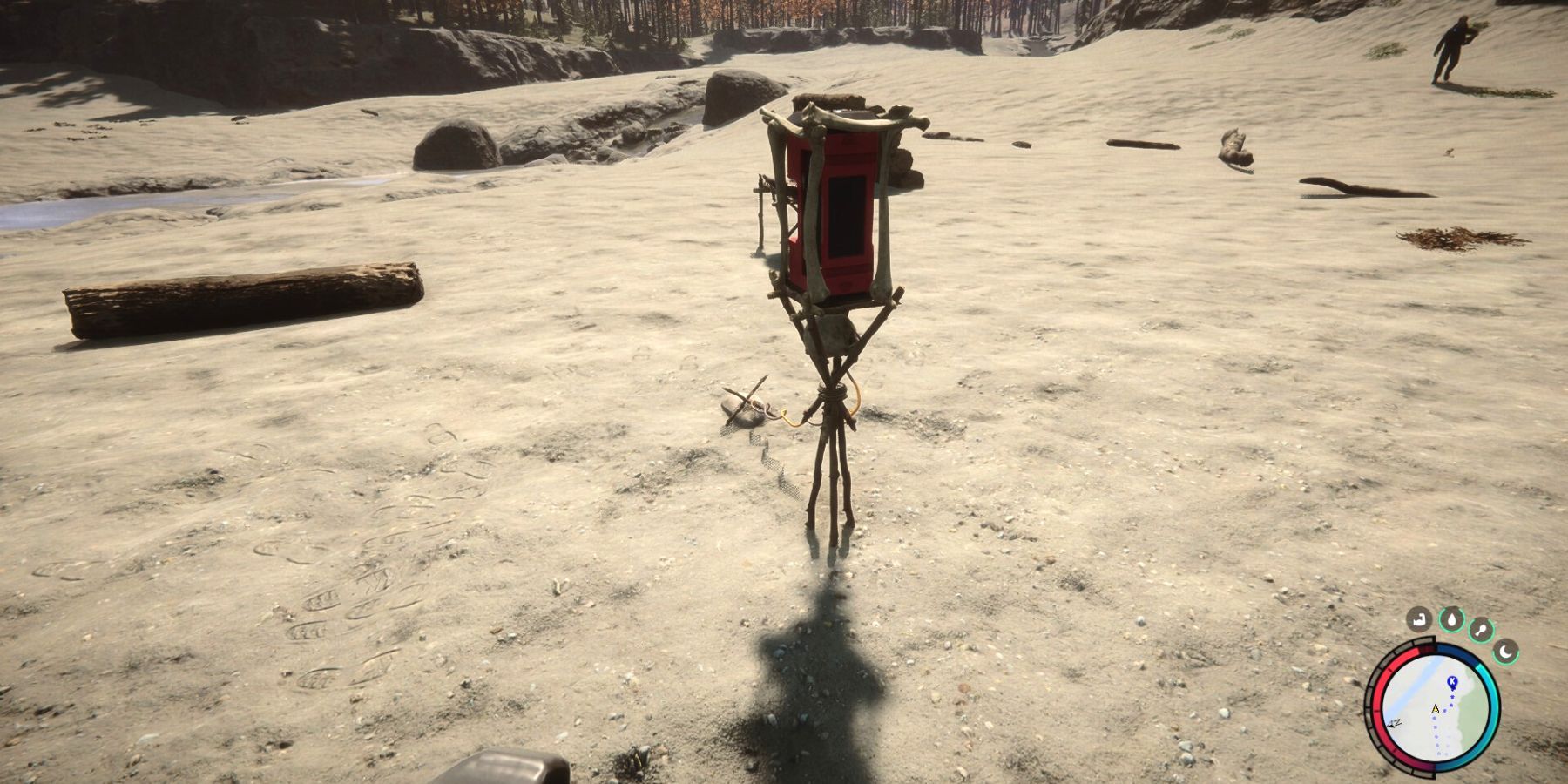This screenshot has width=1568, height=784.
Task: Select the drumstick hunger icon
Action: click(x=1482, y=629)
